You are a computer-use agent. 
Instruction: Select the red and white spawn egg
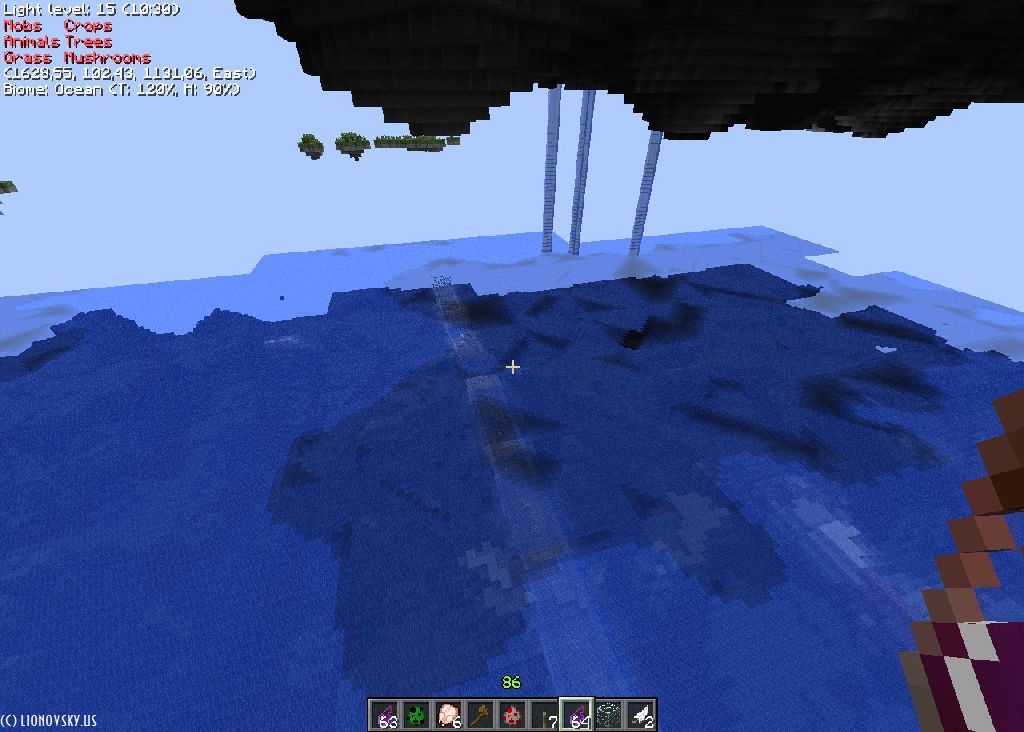tap(512, 715)
